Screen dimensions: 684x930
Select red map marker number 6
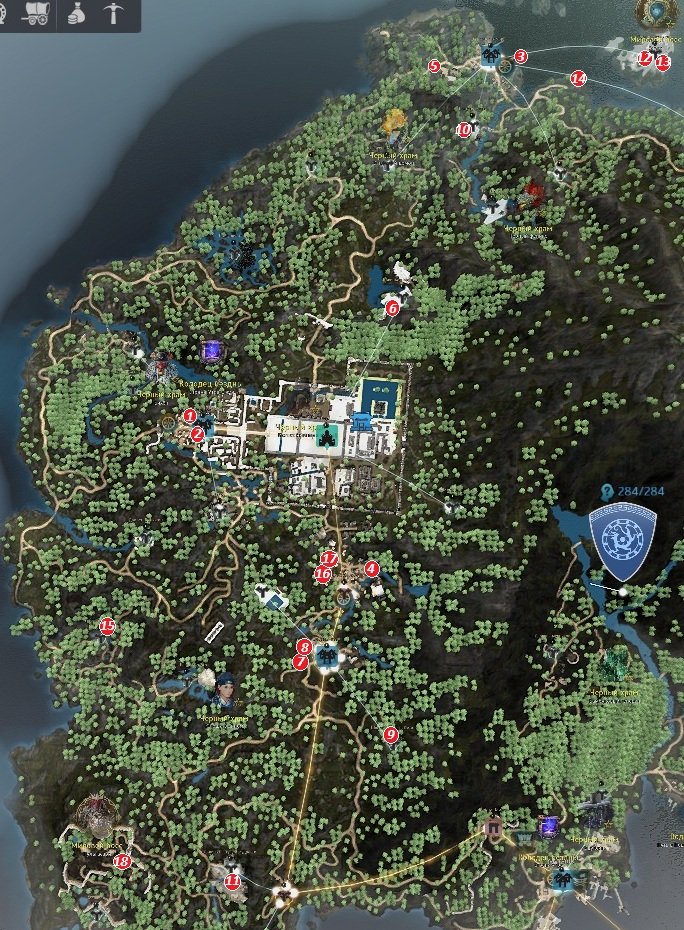[x=392, y=308]
